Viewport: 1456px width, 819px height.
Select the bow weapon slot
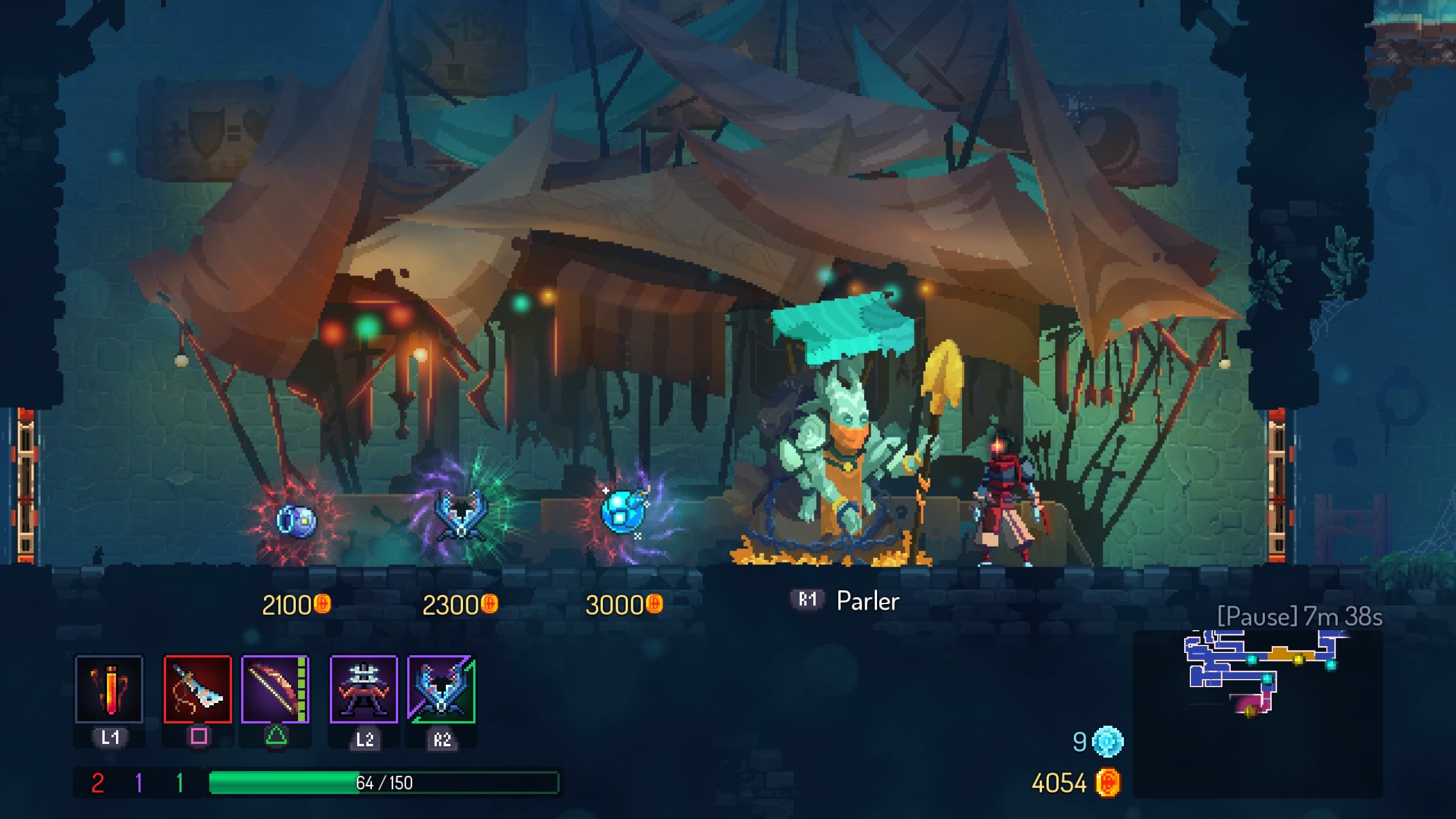pos(275,689)
